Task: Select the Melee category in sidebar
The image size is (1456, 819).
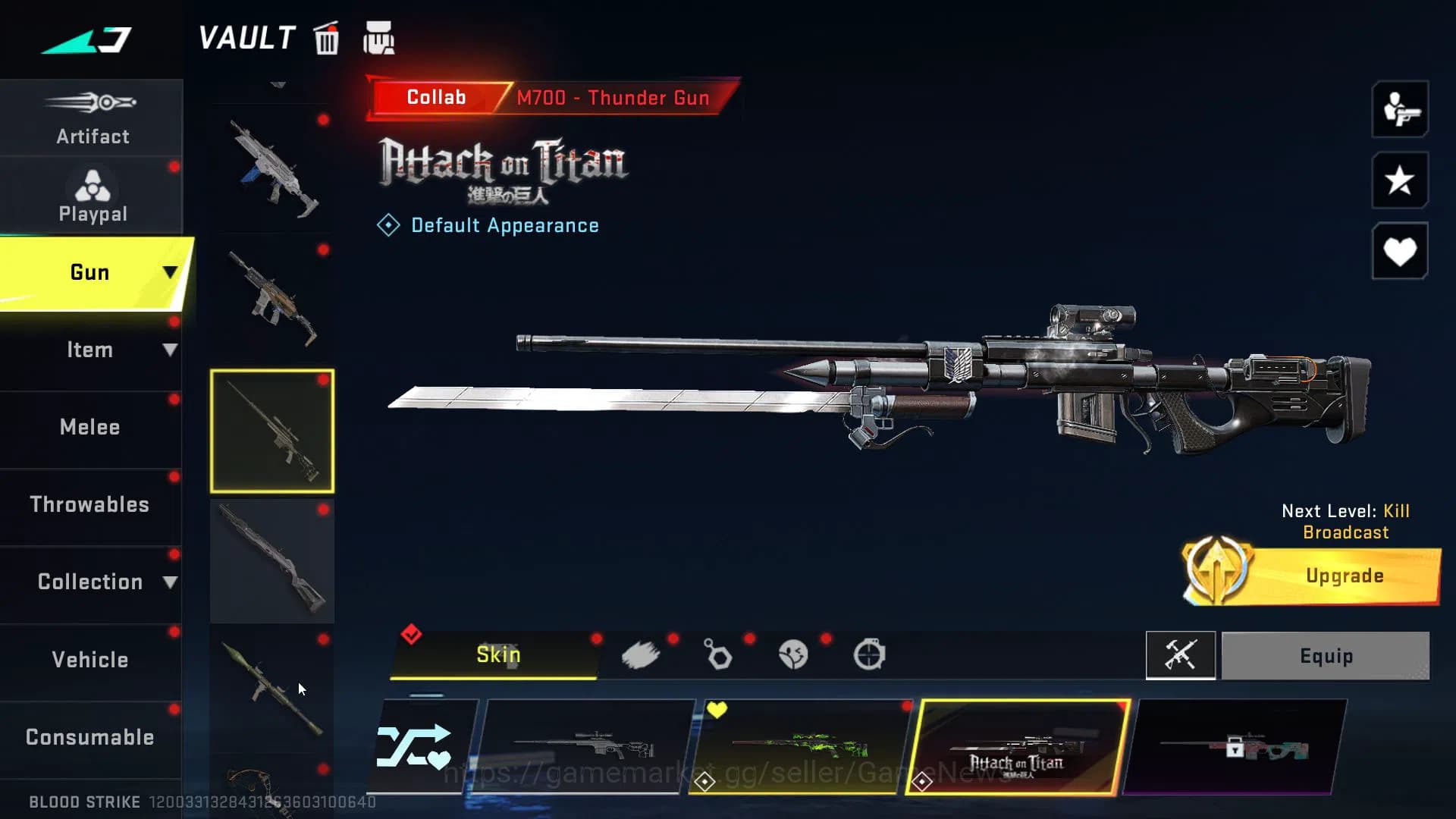Action: coord(90,427)
